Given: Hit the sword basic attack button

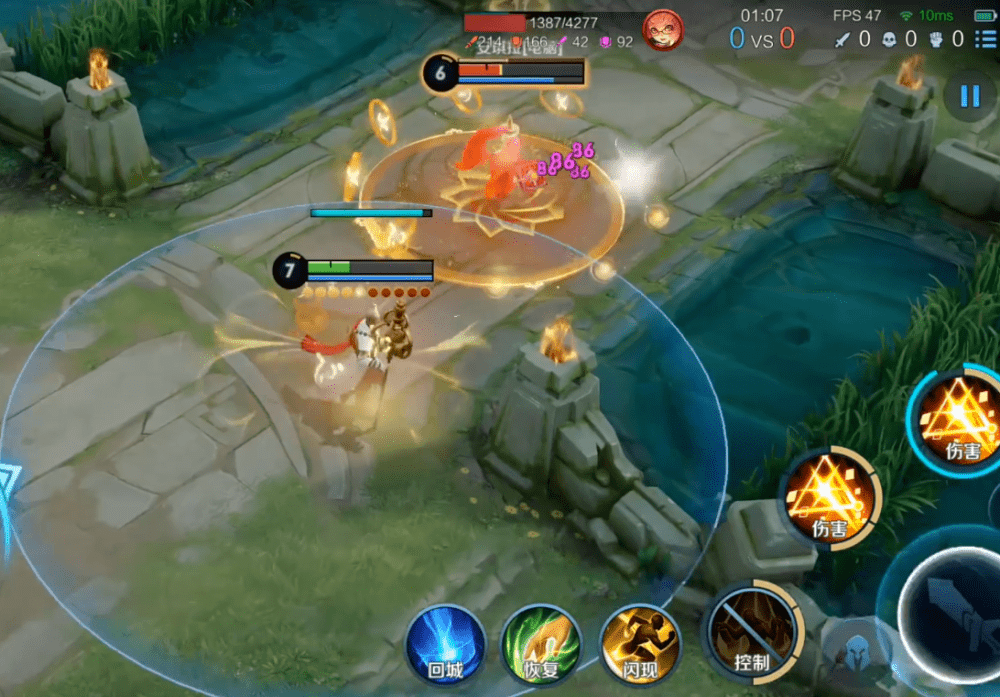Looking at the screenshot, I should (950, 606).
